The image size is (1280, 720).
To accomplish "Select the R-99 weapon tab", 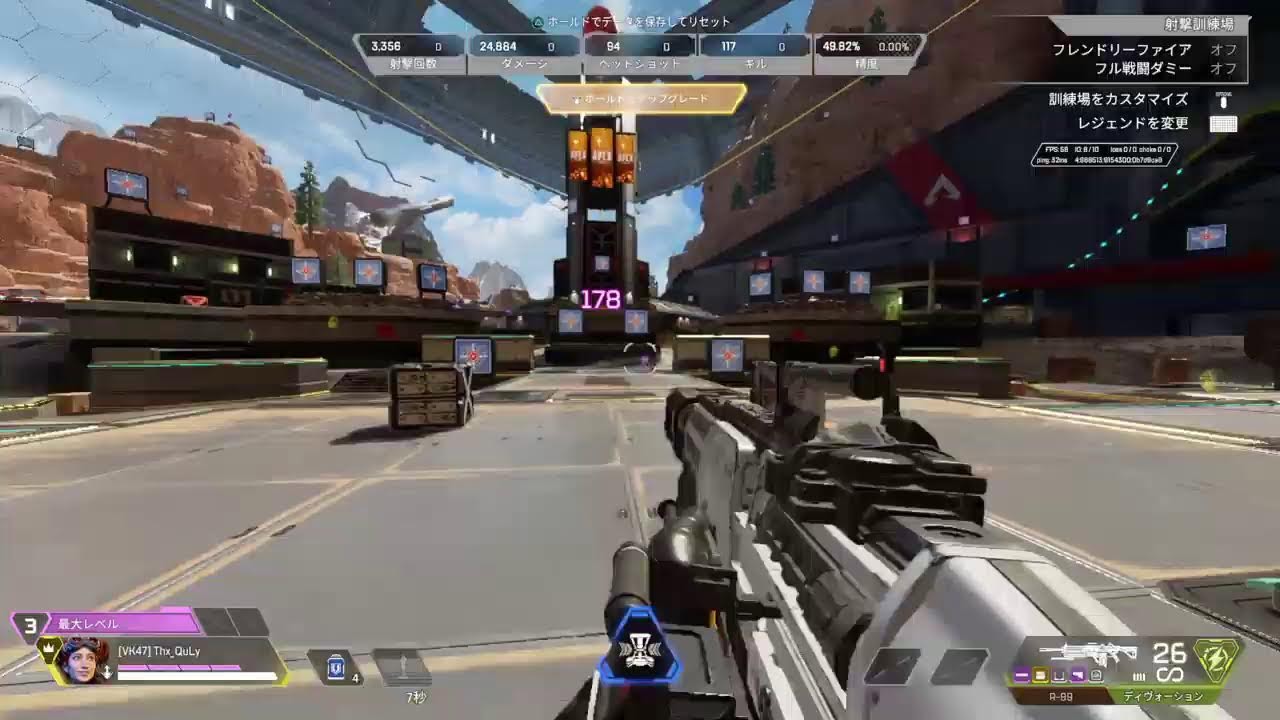I will (1060, 696).
